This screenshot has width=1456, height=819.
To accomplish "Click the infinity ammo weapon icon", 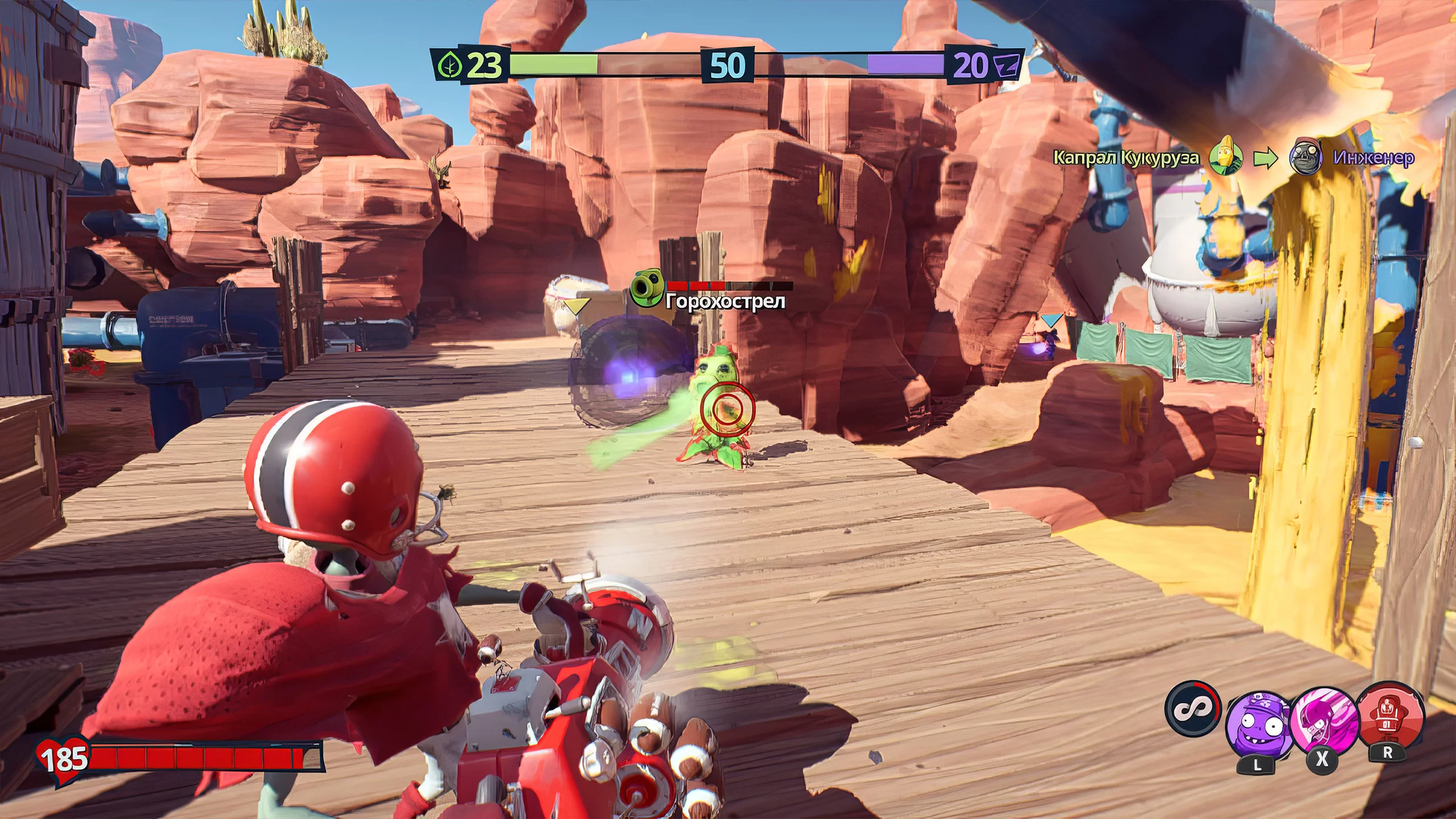I will coord(1192,709).
